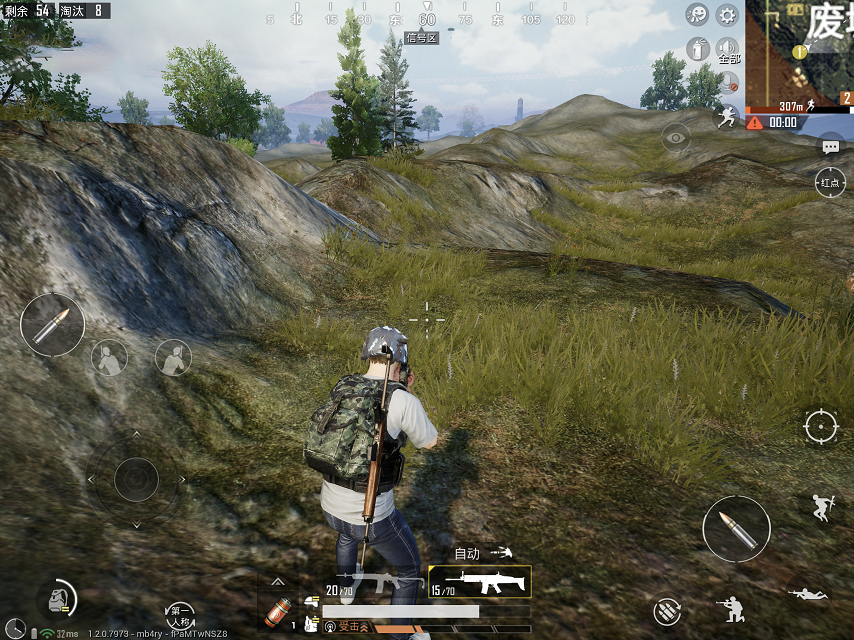854x640 pixels.
Task: Open the settings gear menu
Action: click(x=727, y=15)
